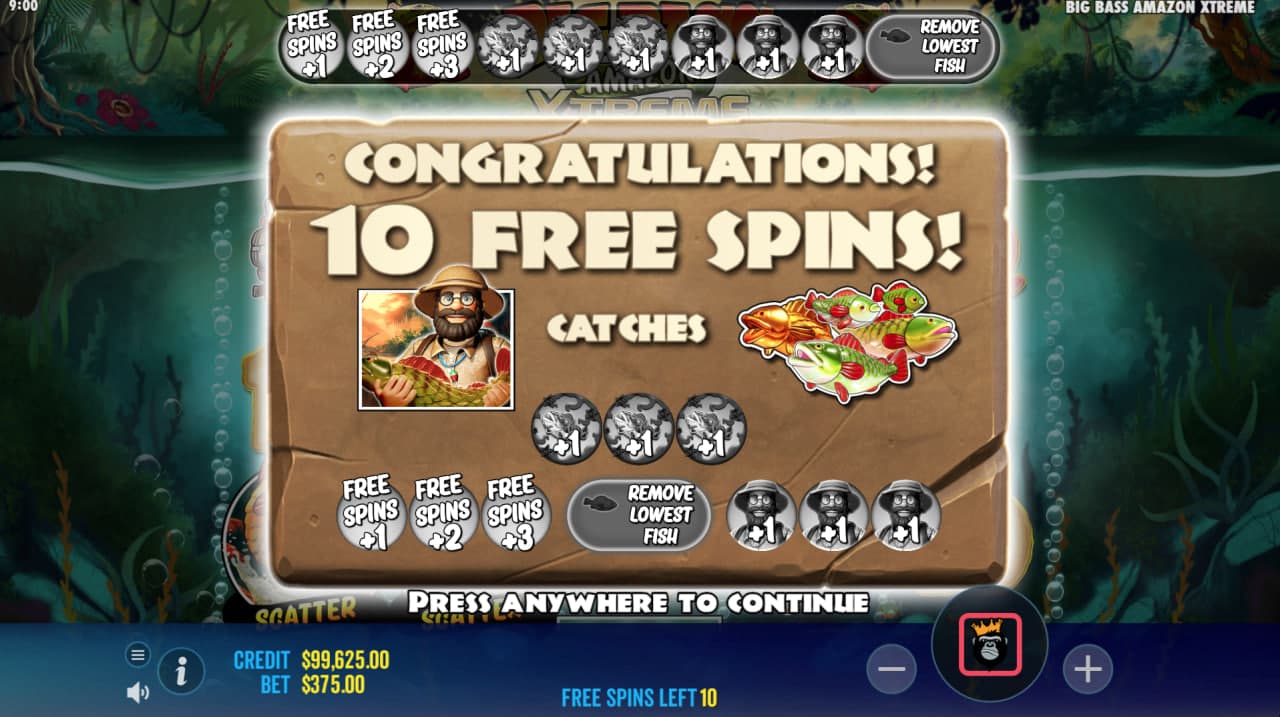The image size is (1280, 717).
Task: Open the game info button
Action: coord(181,671)
